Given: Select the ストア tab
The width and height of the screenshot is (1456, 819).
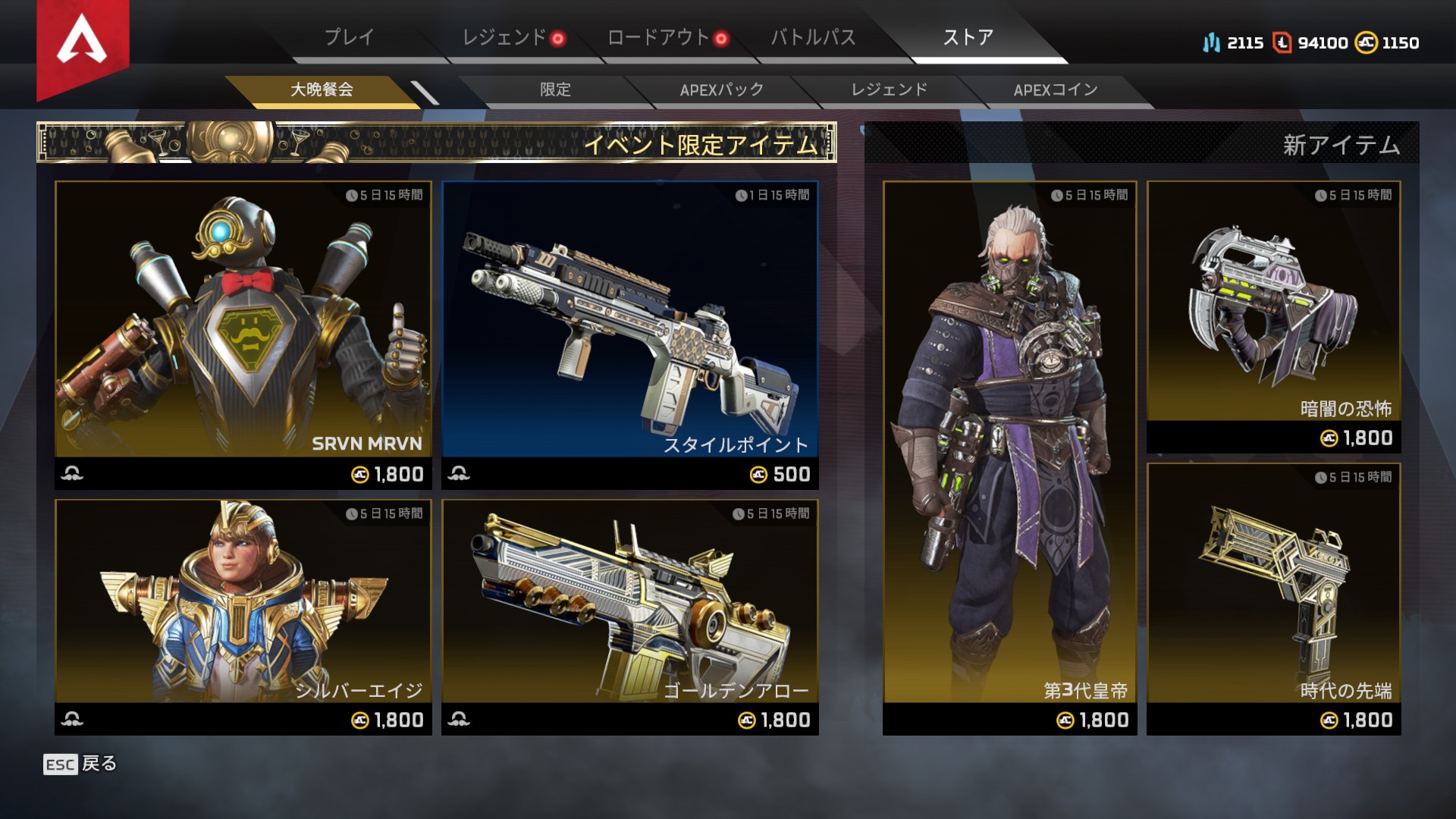Looking at the screenshot, I should click(x=968, y=37).
